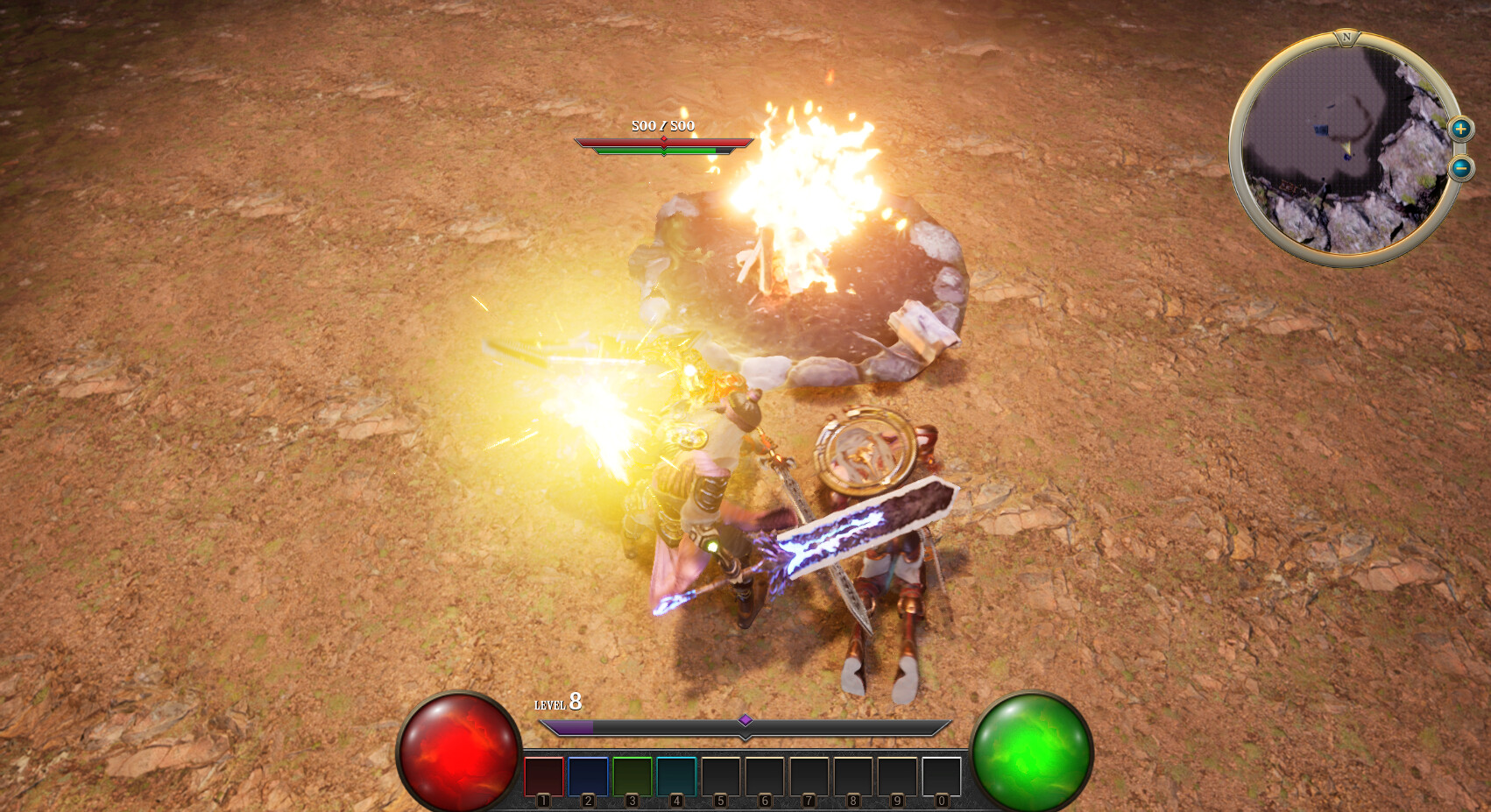Select the red skill in hotbar slot 1
The width and height of the screenshot is (1491, 812).
[x=543, y=777]
